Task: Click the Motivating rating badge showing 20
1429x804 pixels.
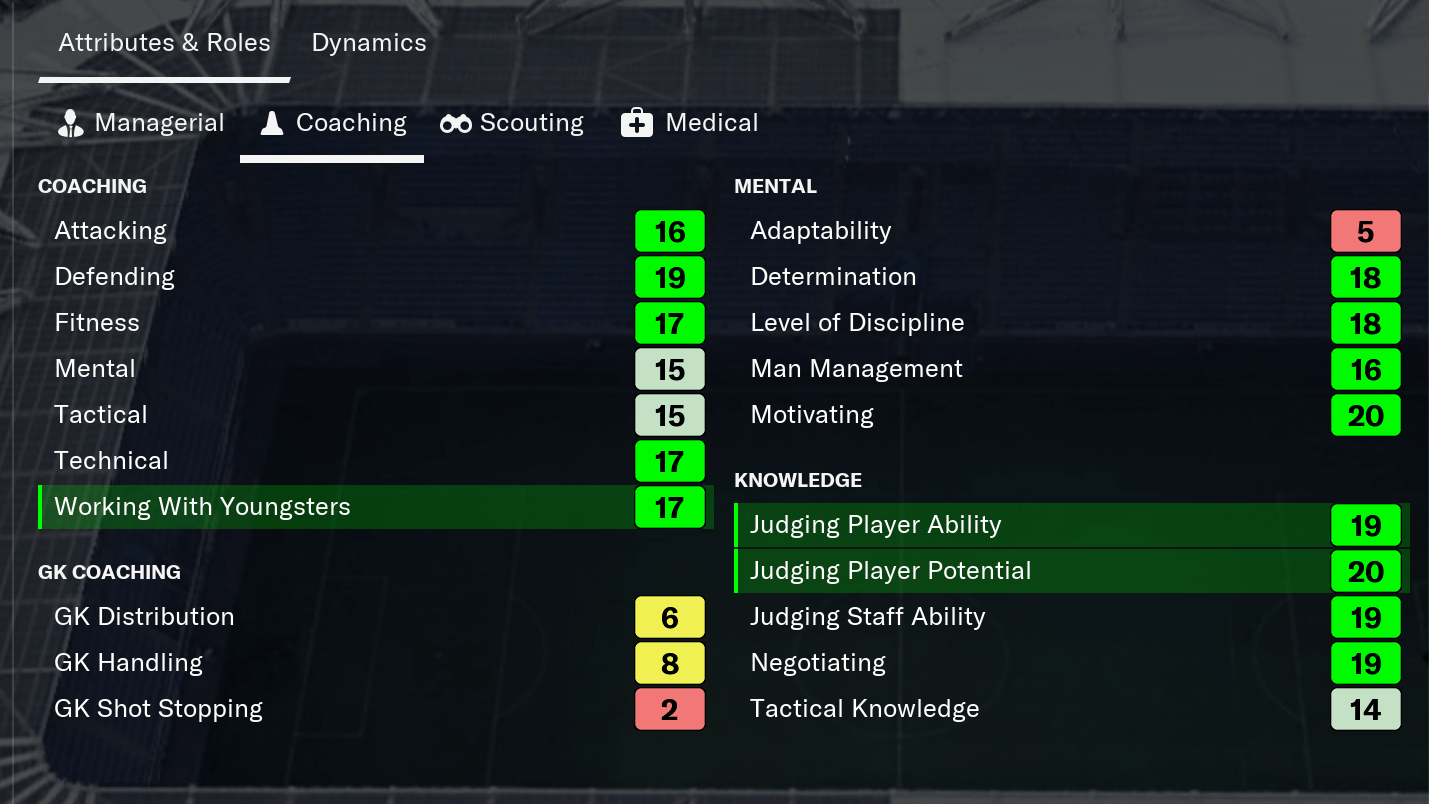Action: 1366,415
